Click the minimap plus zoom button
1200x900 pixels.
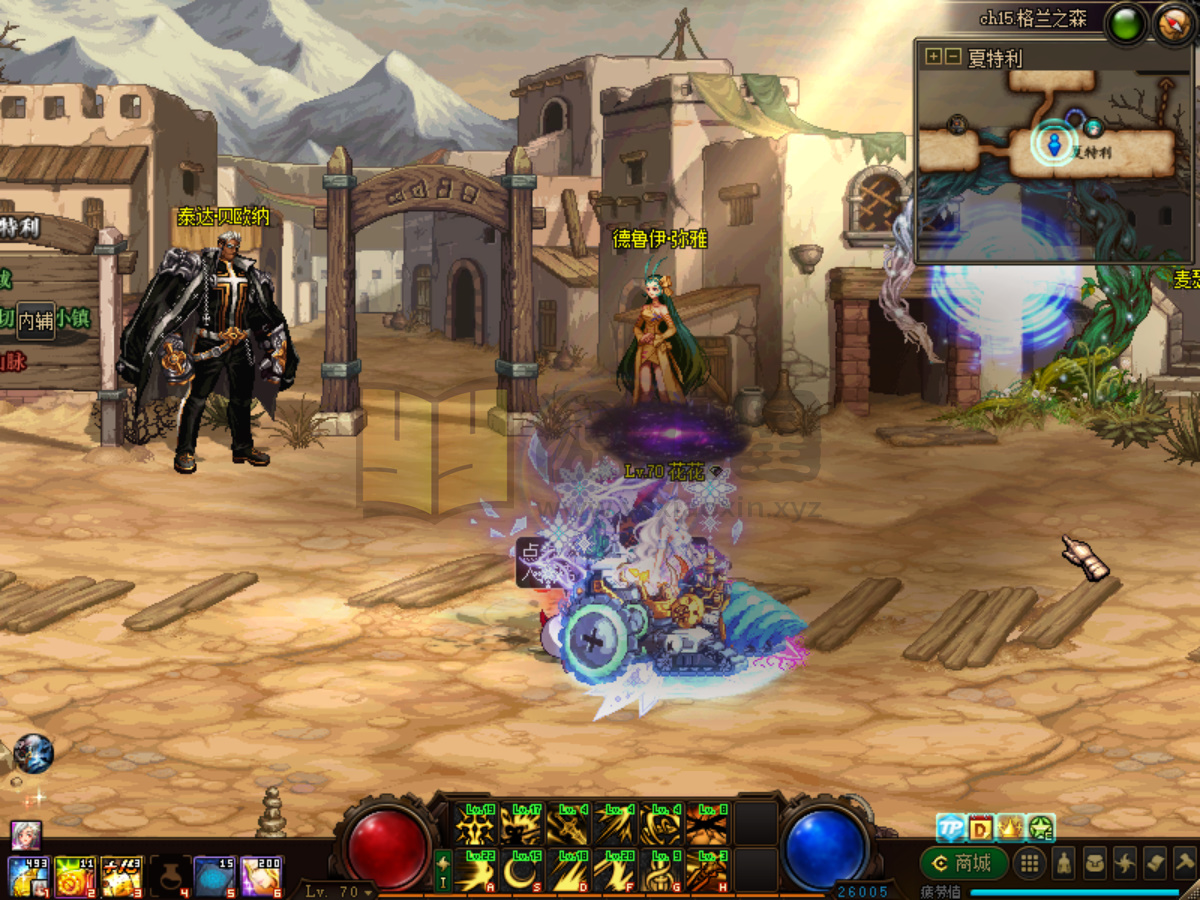[x=934, y=57]
